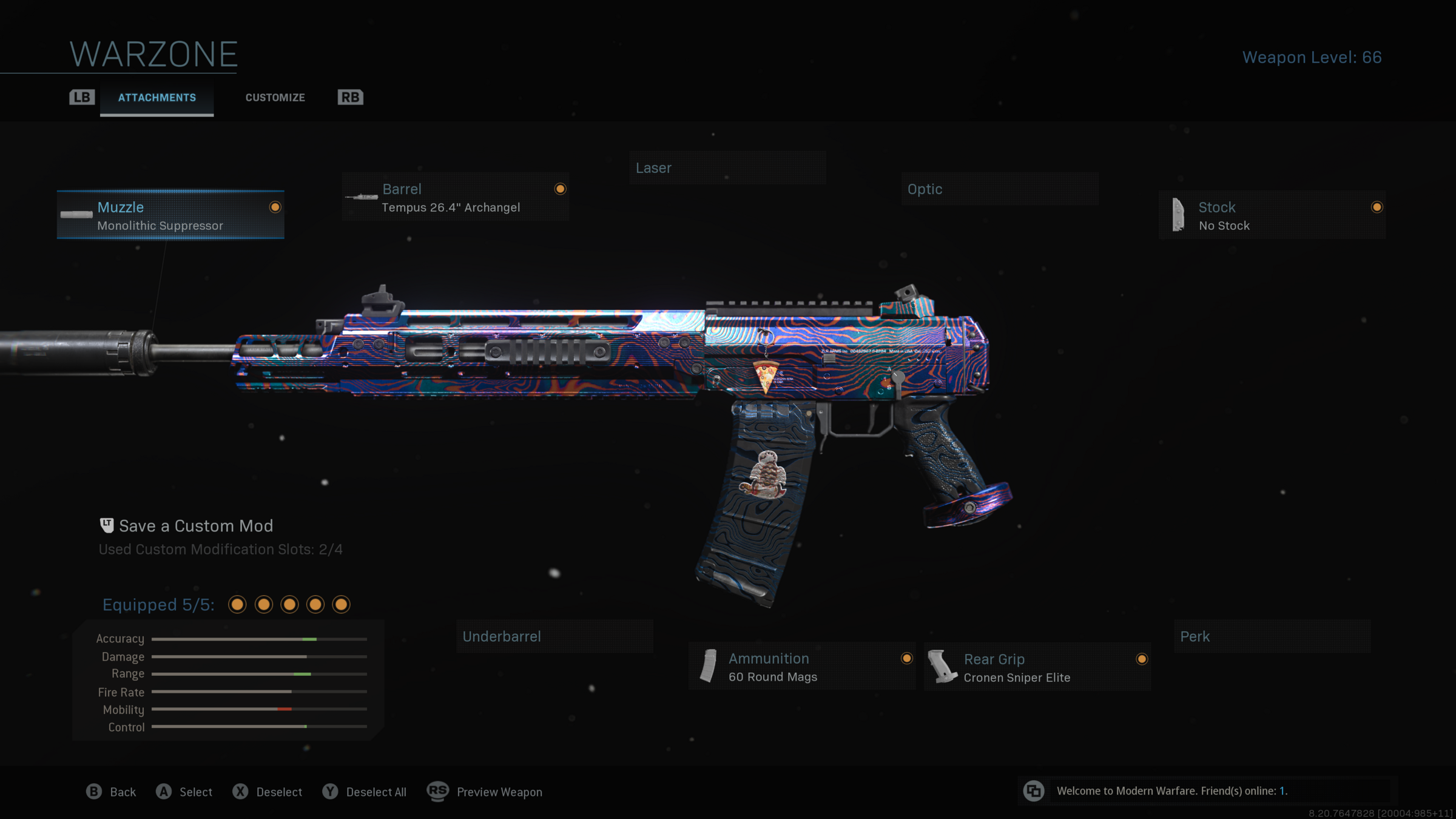Select the Muzzle Monolithic Suppressor slot
Viewport: 1456px width, 819px height.
click(x=170, y=215)
